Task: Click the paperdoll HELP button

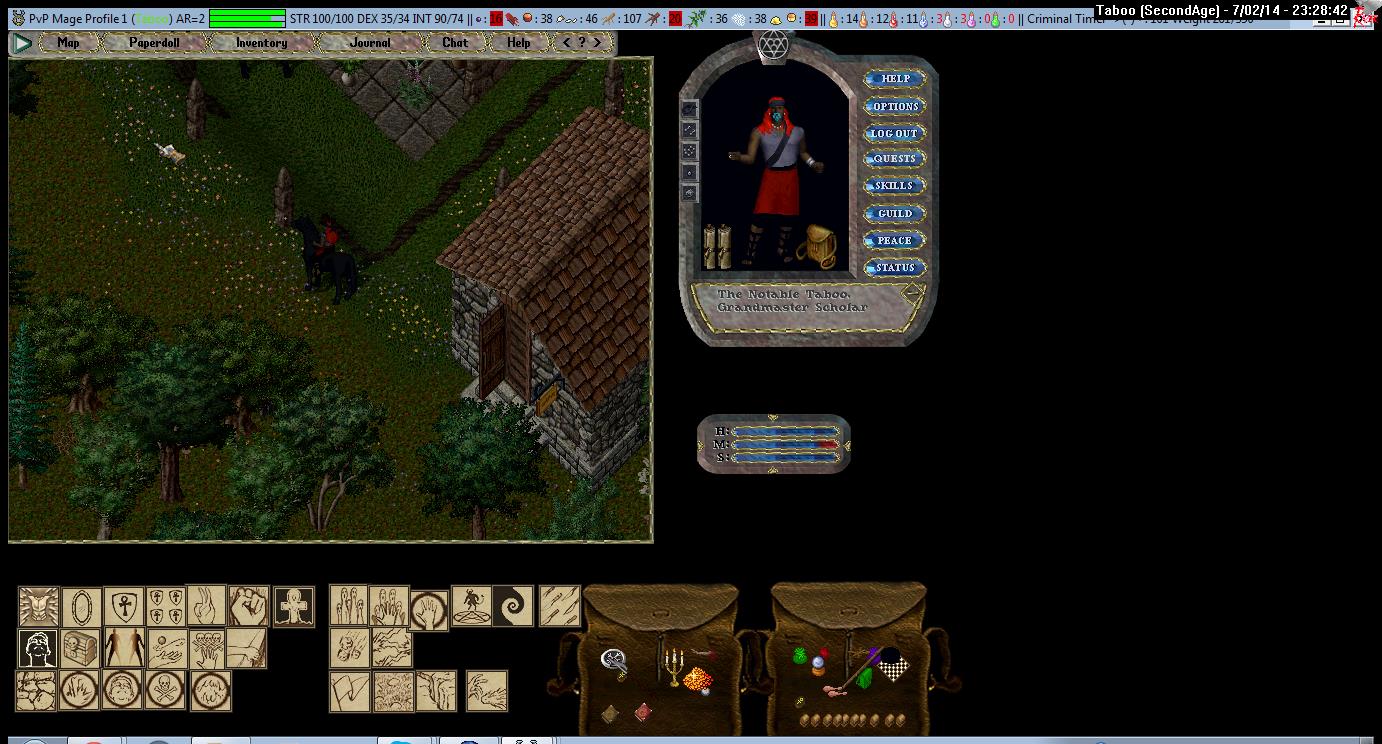Action: pos(894,79)
